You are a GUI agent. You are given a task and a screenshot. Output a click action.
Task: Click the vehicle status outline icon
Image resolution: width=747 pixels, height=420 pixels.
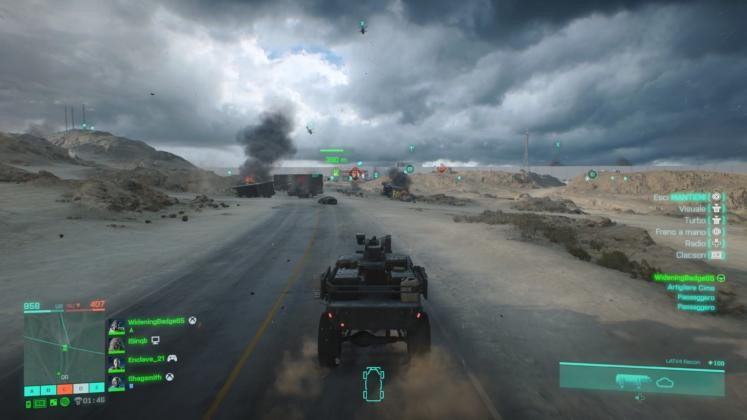click(373, 385)
